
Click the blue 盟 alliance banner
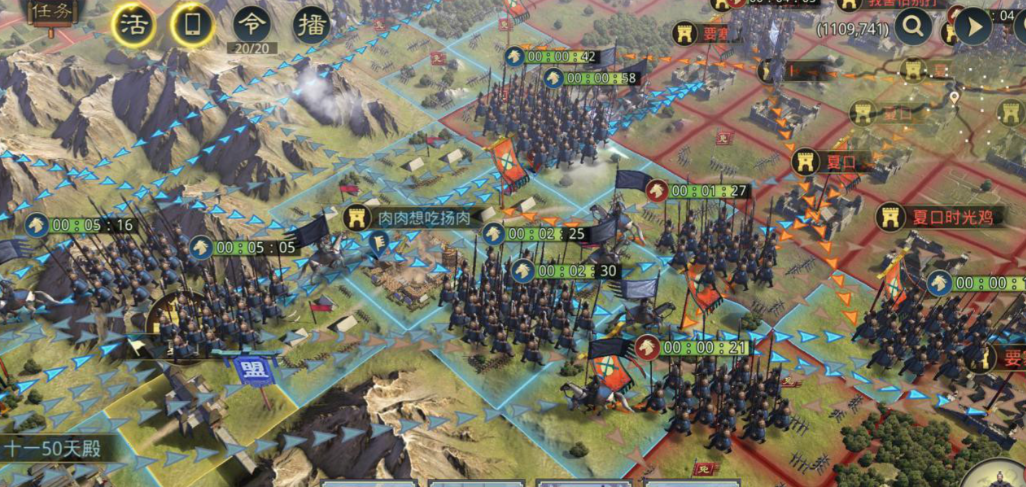247,370
